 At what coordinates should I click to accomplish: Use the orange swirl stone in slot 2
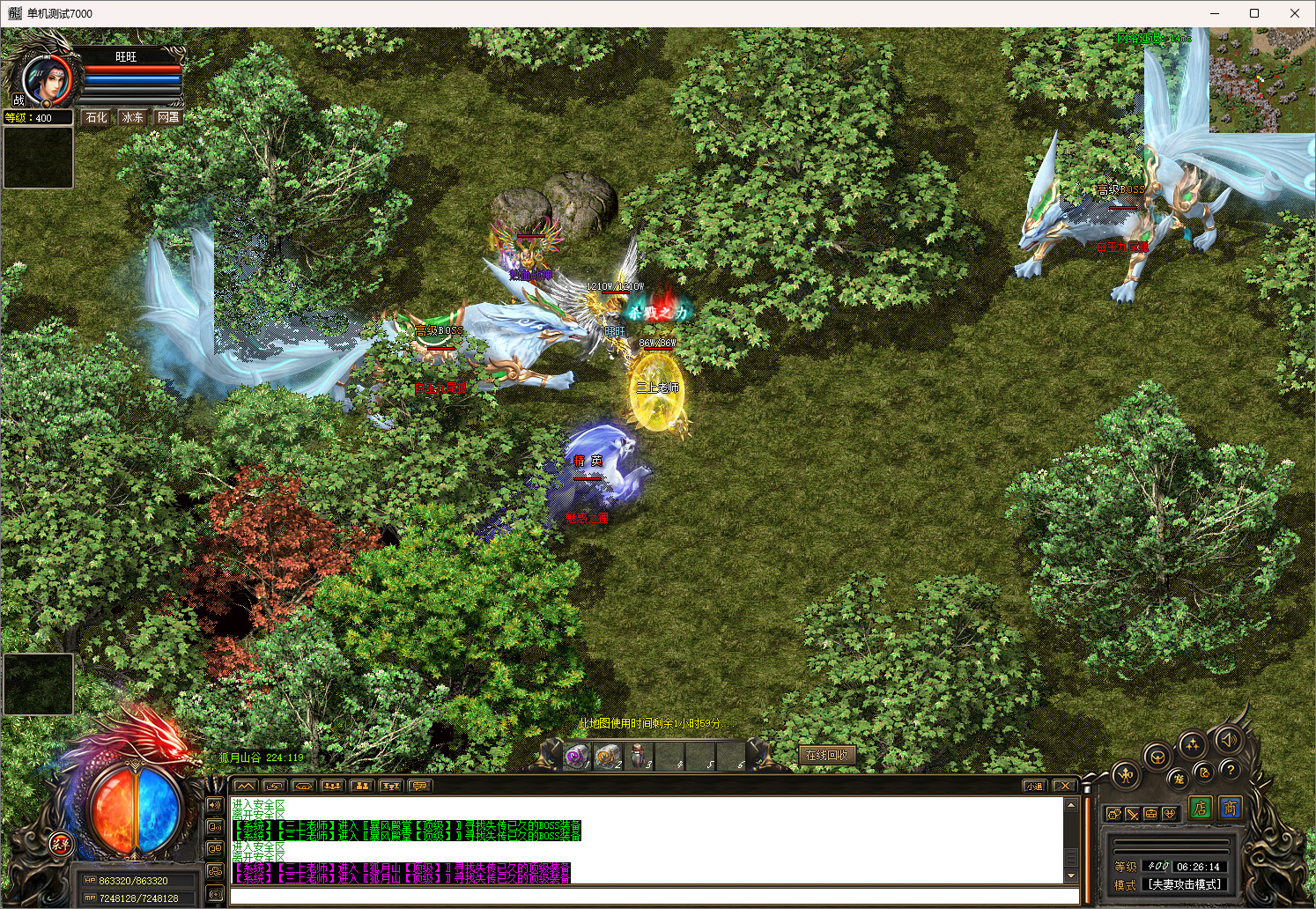(x=608, y=756)
